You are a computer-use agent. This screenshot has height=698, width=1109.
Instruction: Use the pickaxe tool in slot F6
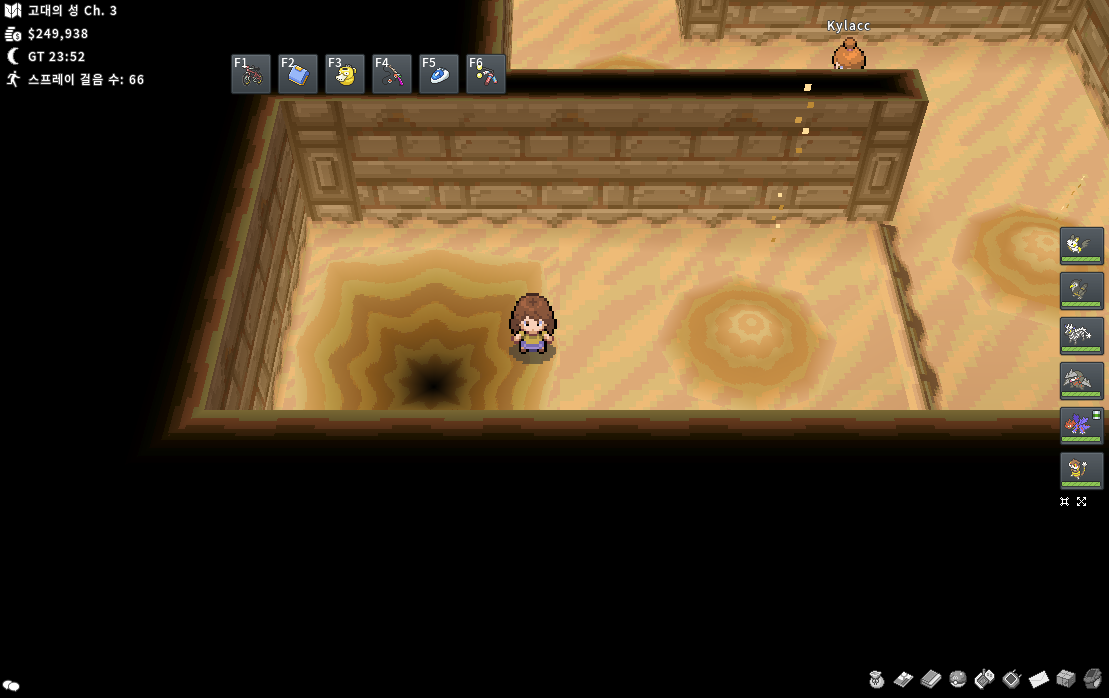tap(486, 74)
